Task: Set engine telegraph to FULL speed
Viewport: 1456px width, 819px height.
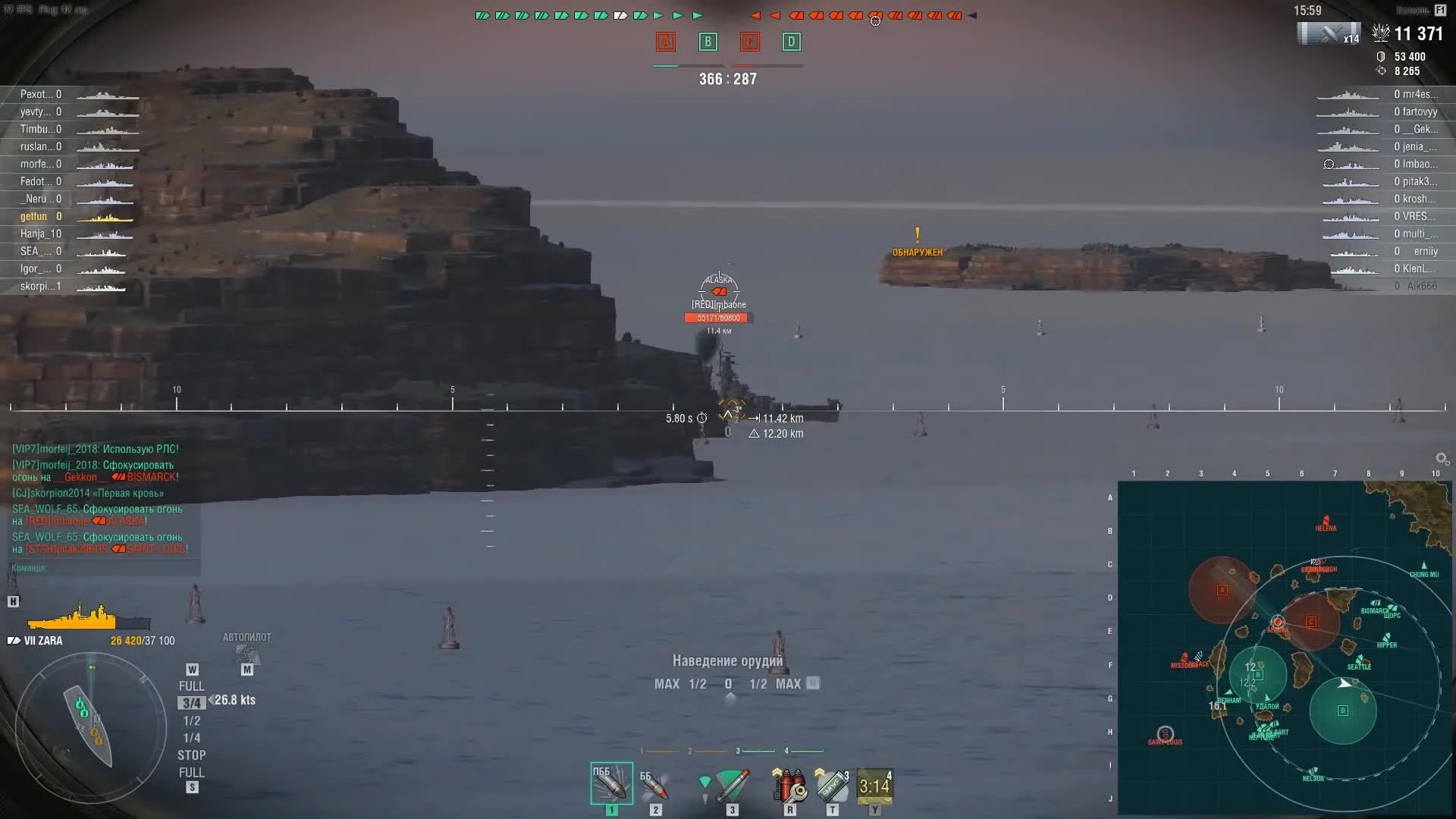Action: click(x=191, y=685)
